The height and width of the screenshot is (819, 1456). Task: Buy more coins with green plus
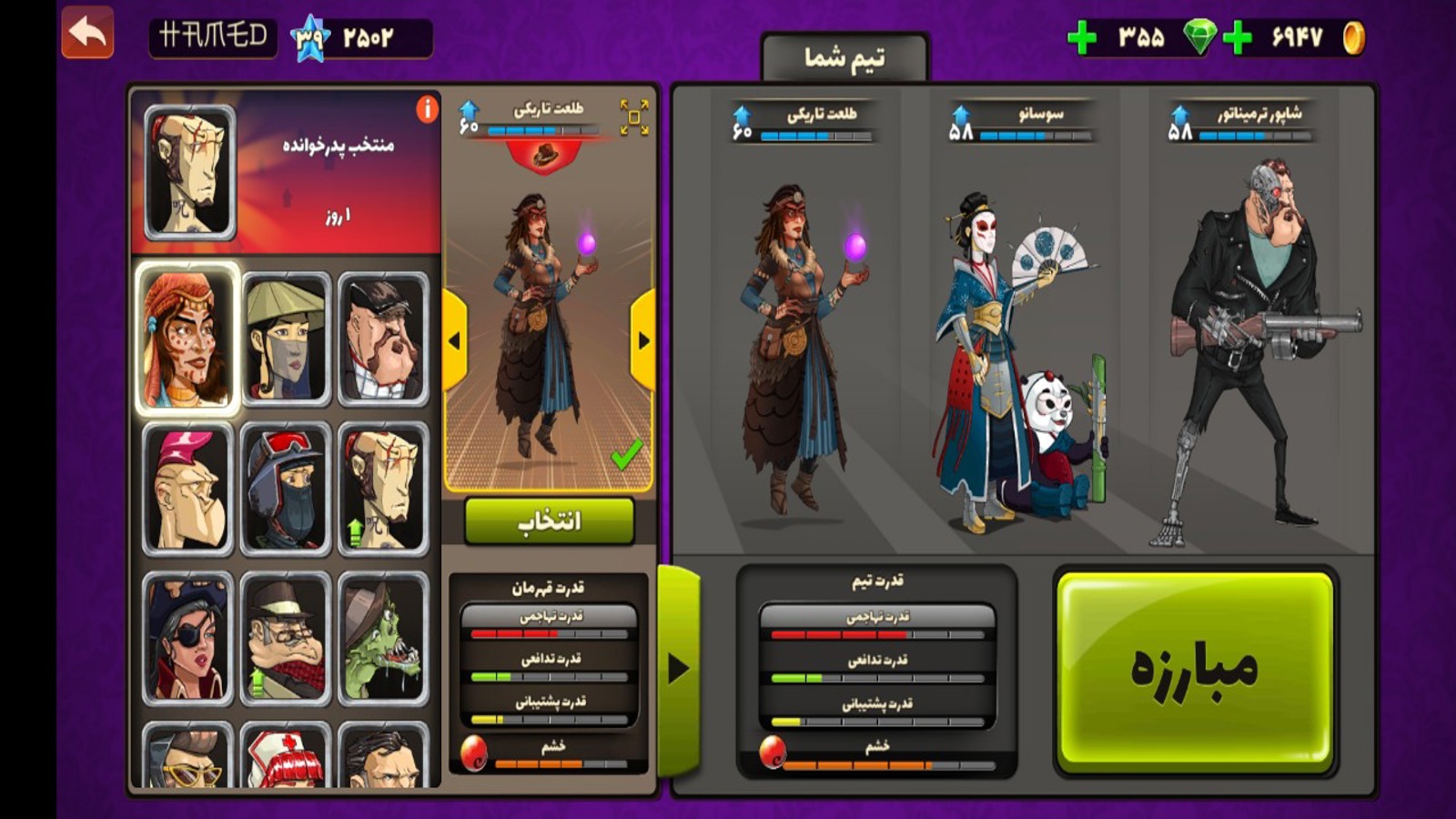pos(1238,38)
